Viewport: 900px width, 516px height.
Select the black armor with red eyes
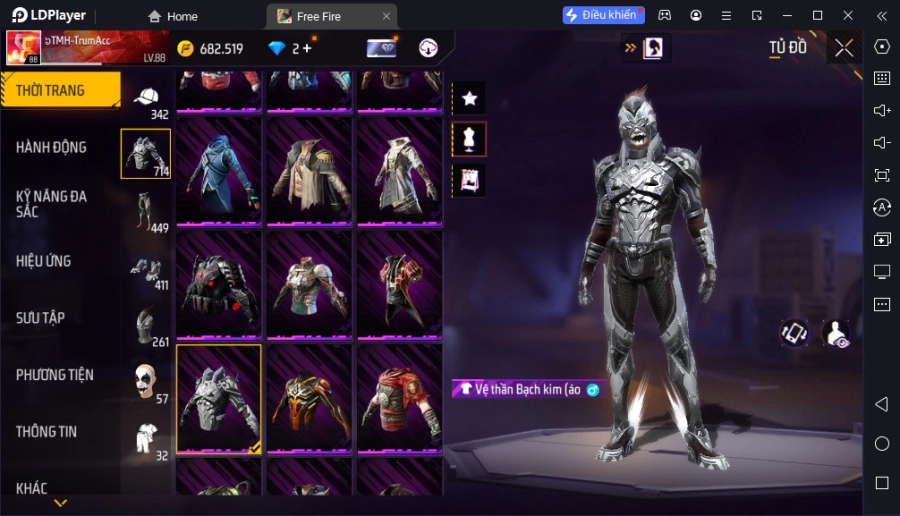(219, 285)
